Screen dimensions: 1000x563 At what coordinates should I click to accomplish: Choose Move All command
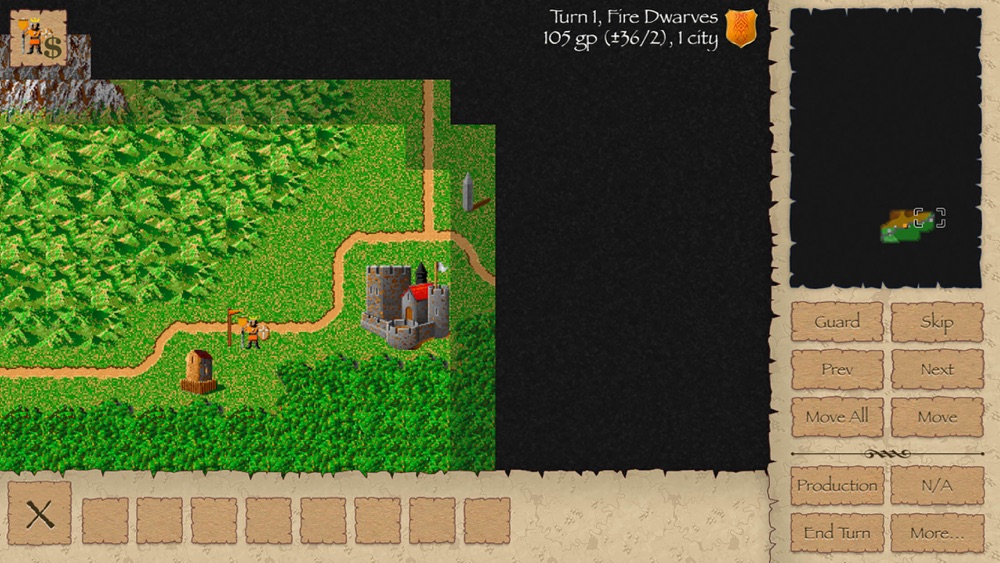[x=837, y=416]
